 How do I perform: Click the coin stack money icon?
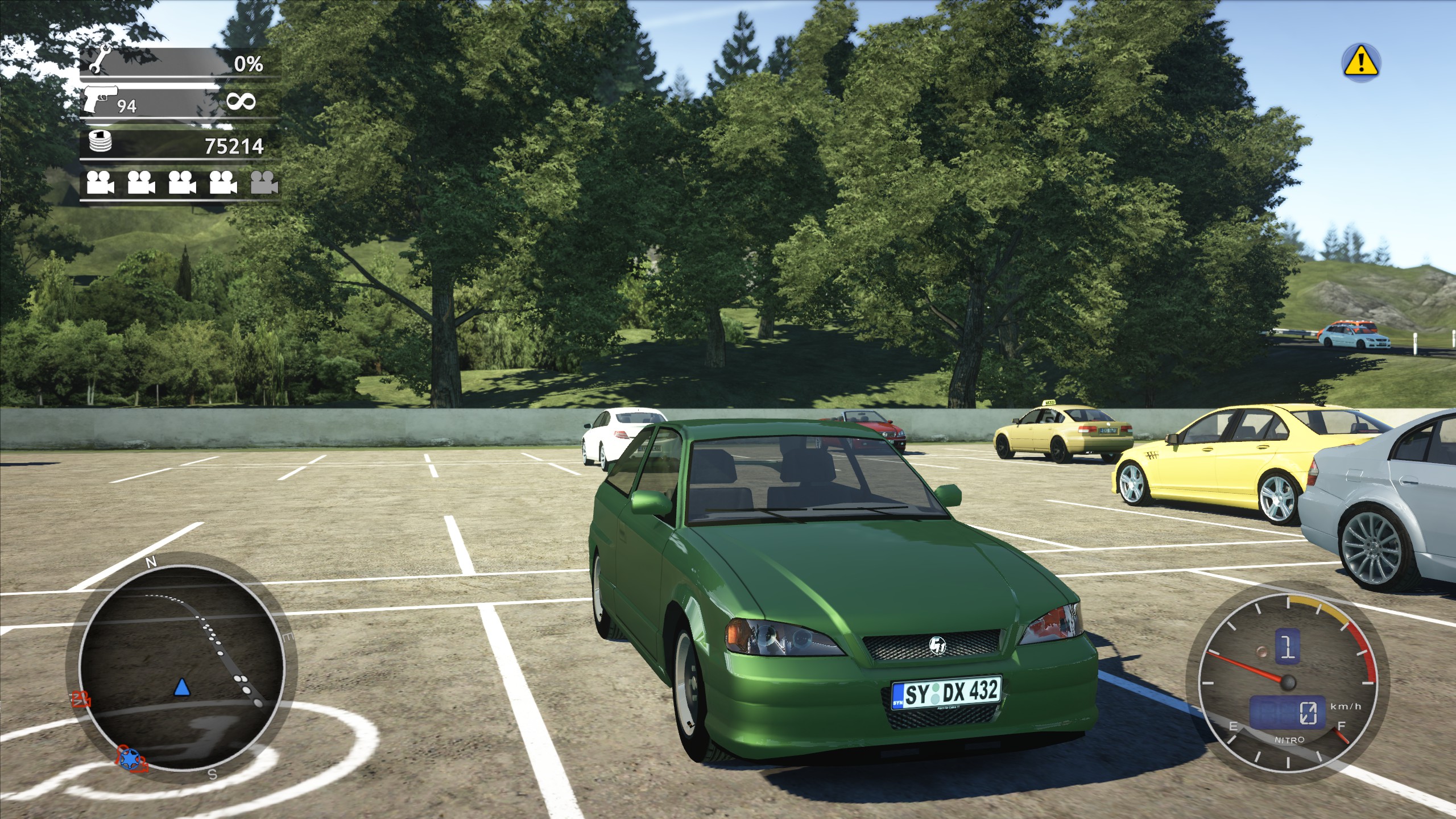point(100,141)
